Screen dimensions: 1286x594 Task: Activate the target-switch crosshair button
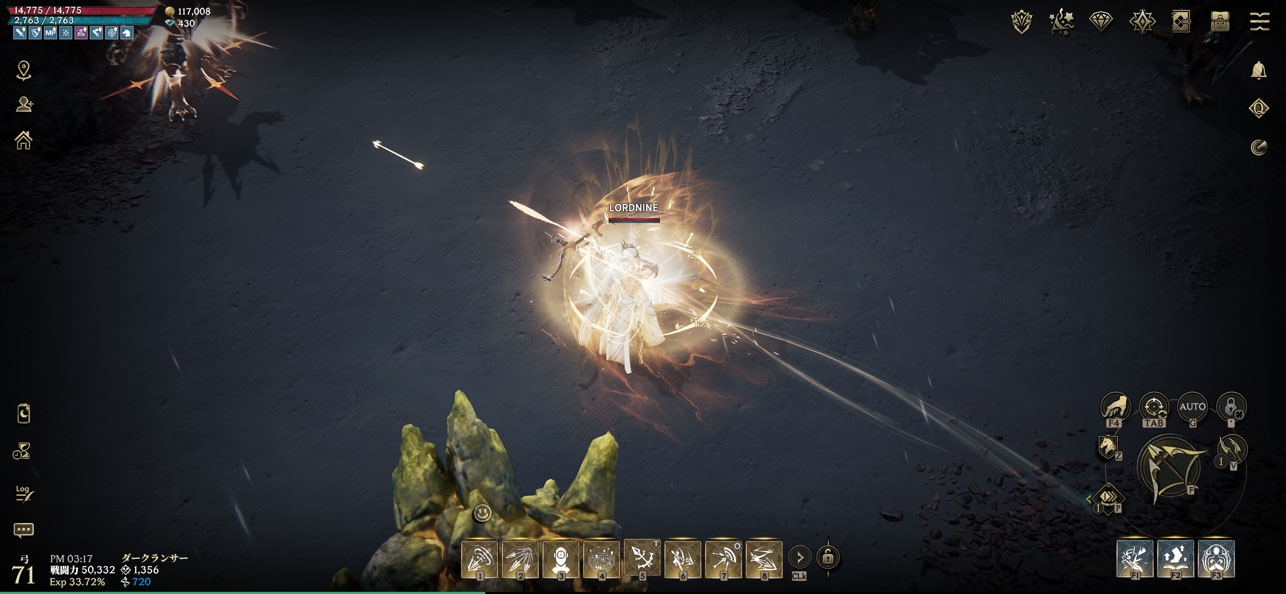[x=1154, y=406]
